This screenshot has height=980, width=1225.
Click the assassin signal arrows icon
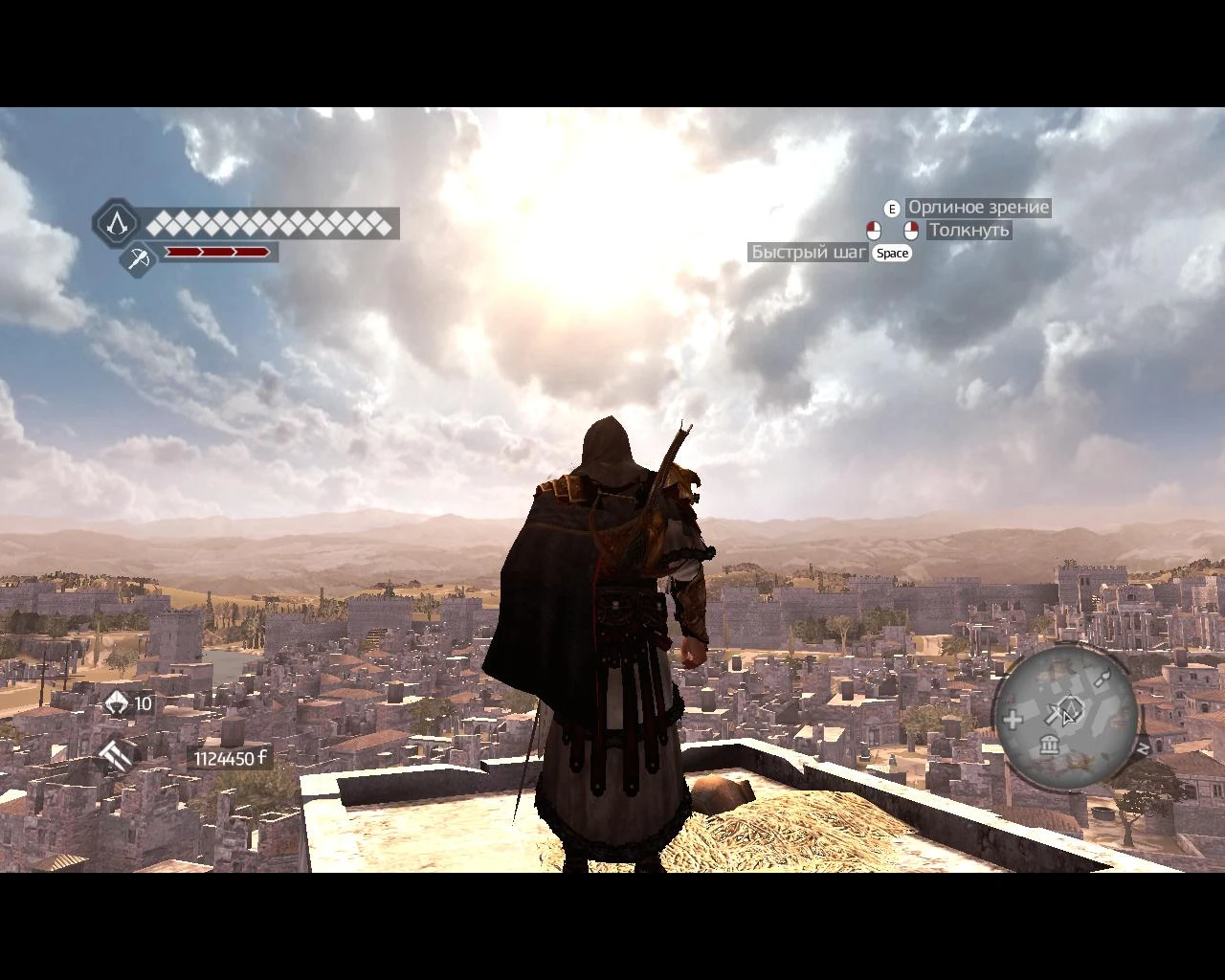114,755
